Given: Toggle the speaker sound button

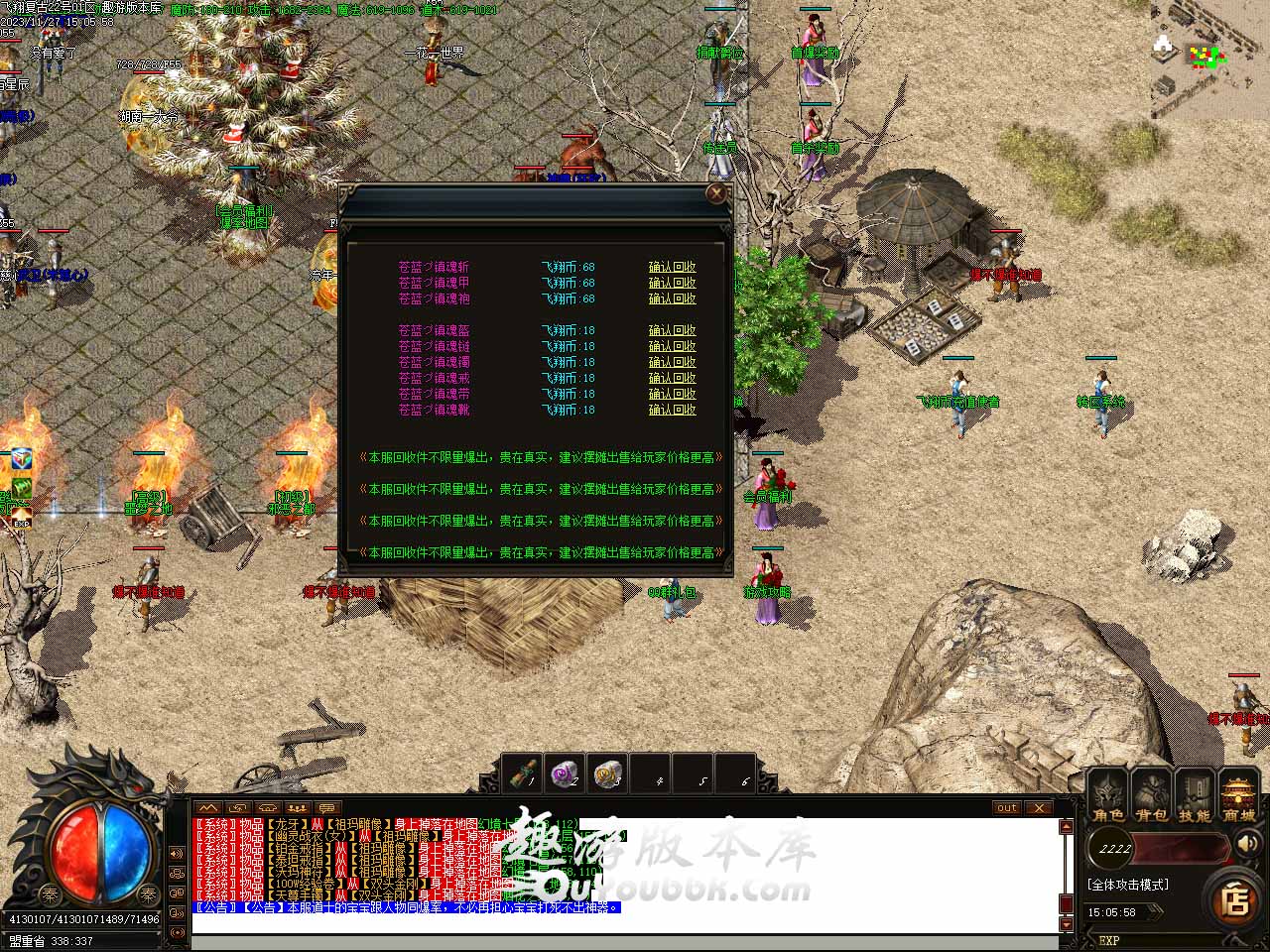Looking at the screenshot, I should point(1245,844).
